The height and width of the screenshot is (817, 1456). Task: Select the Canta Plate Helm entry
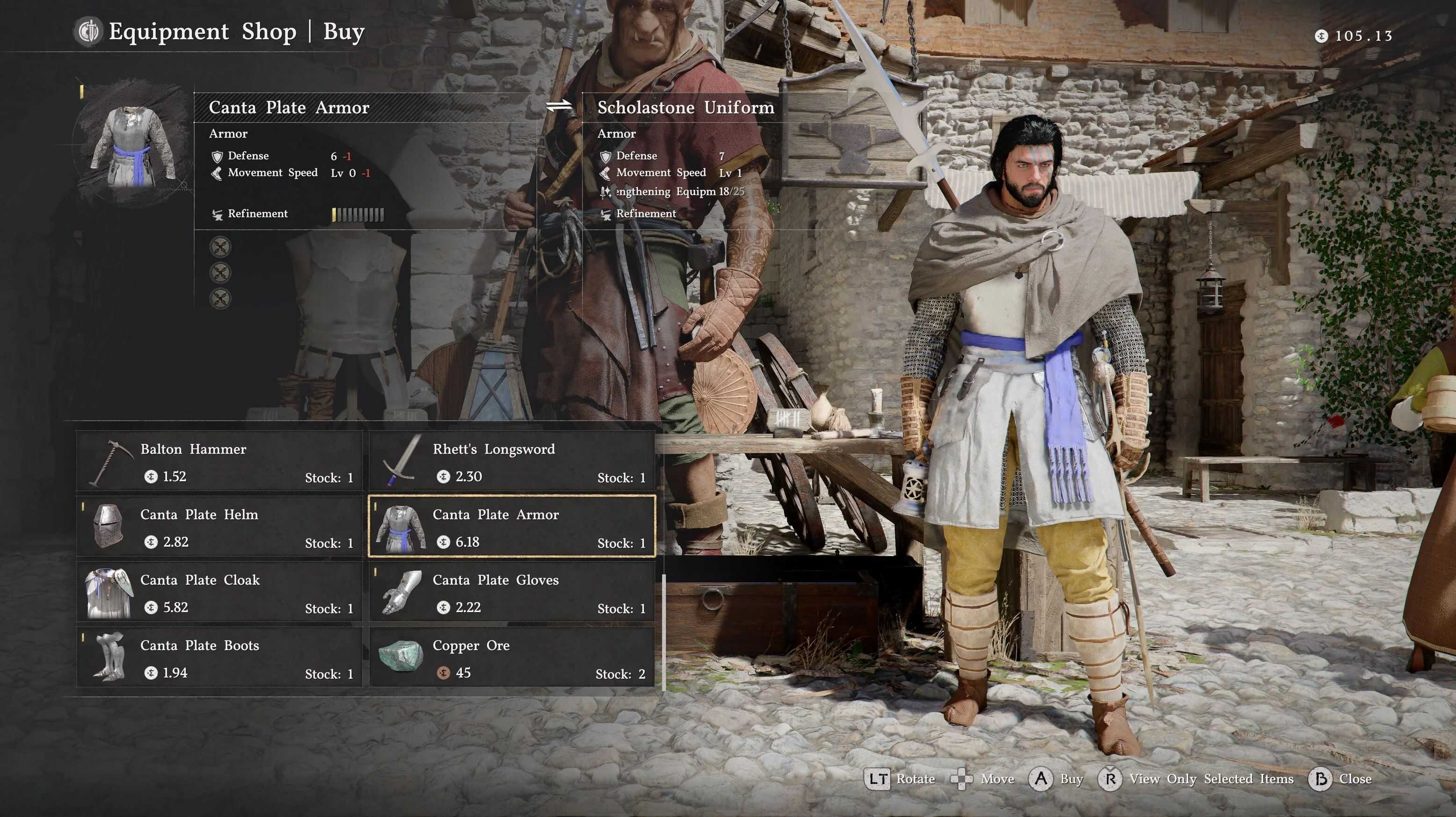point(219,527)
